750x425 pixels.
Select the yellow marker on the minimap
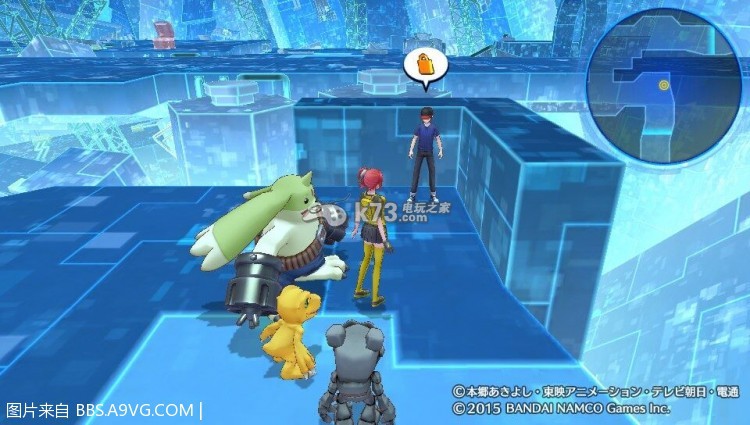point(663,86)
